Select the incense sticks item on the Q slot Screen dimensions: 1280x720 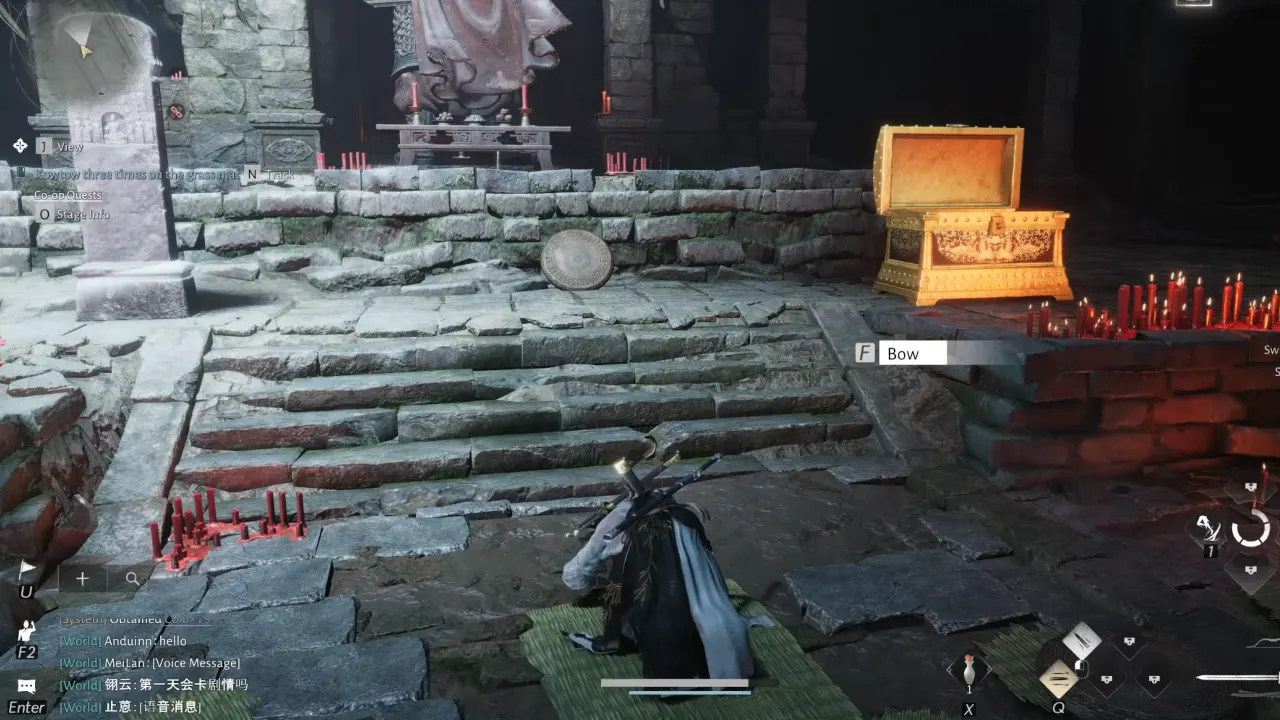pyautogui.click(x=1060, y=677)
